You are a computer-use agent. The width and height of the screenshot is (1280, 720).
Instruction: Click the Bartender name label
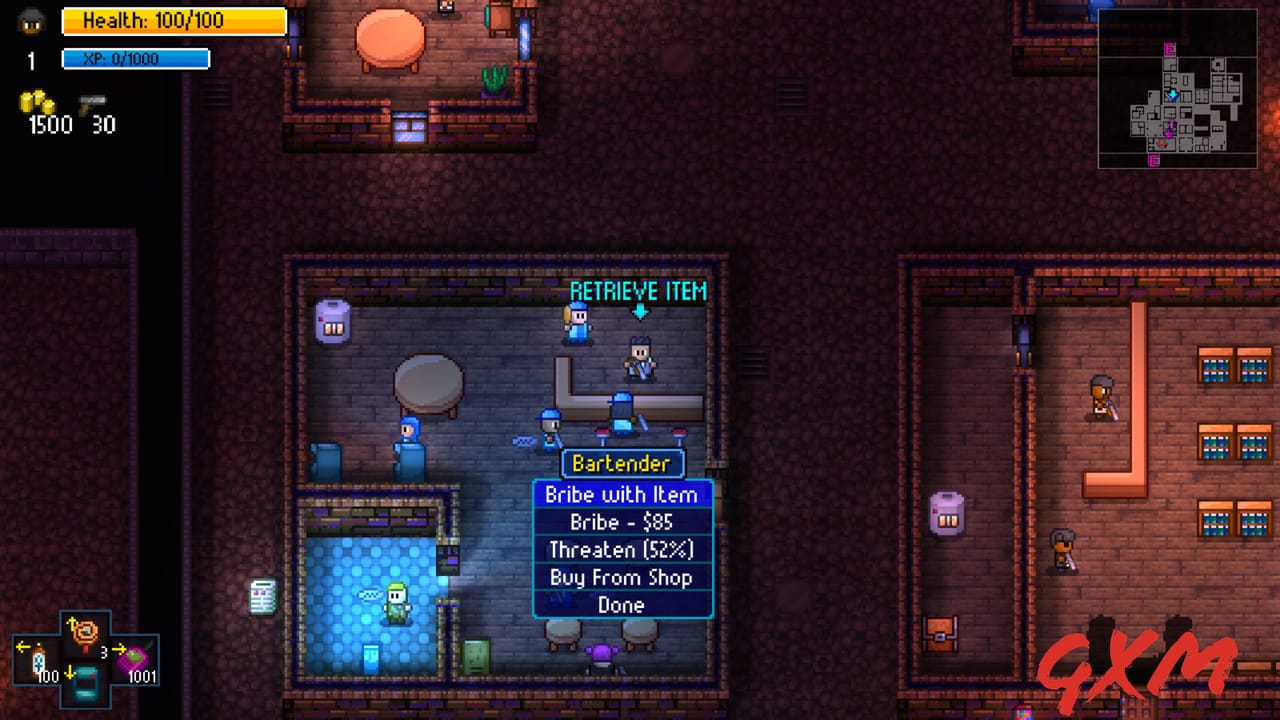(x=622, y=464)
